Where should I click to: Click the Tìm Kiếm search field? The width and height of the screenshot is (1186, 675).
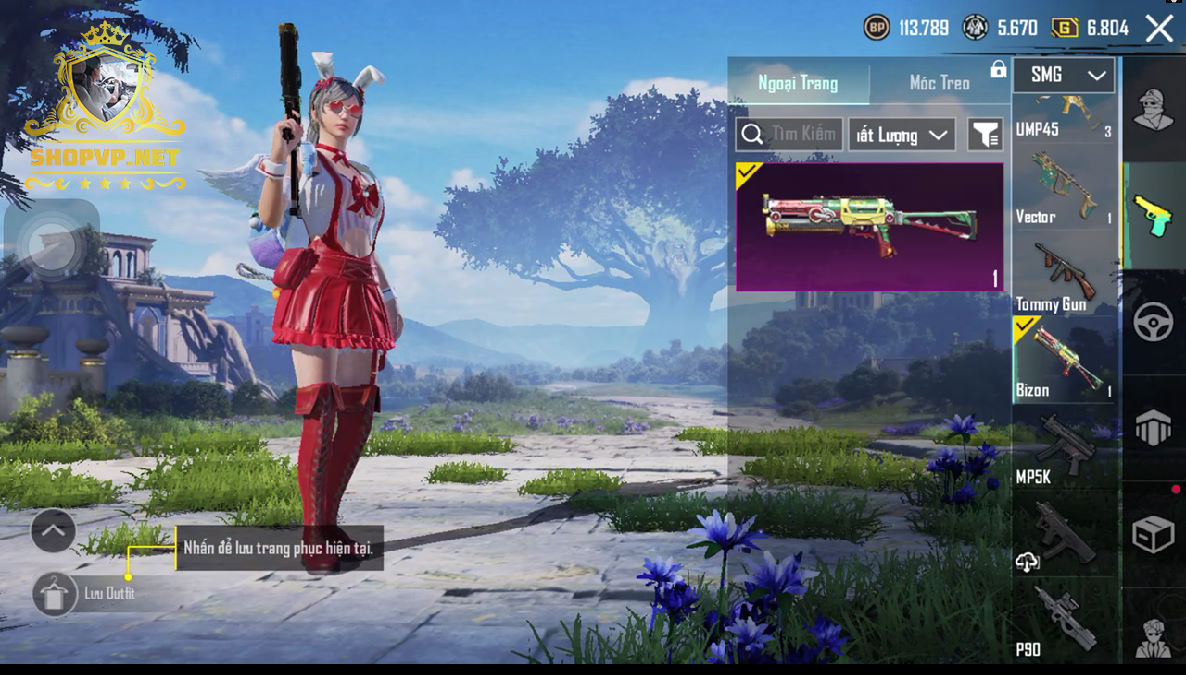[789, 135]
